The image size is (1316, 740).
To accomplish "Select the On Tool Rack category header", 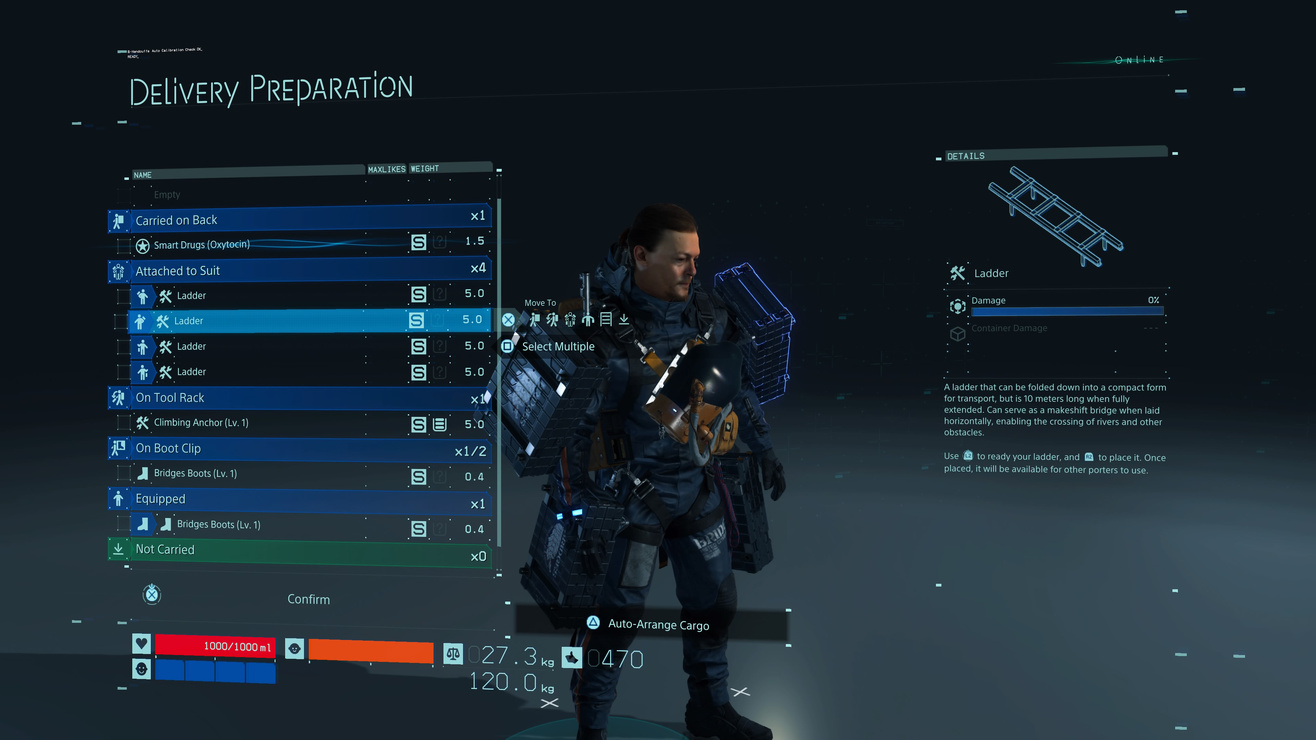I will pos(300,397).
